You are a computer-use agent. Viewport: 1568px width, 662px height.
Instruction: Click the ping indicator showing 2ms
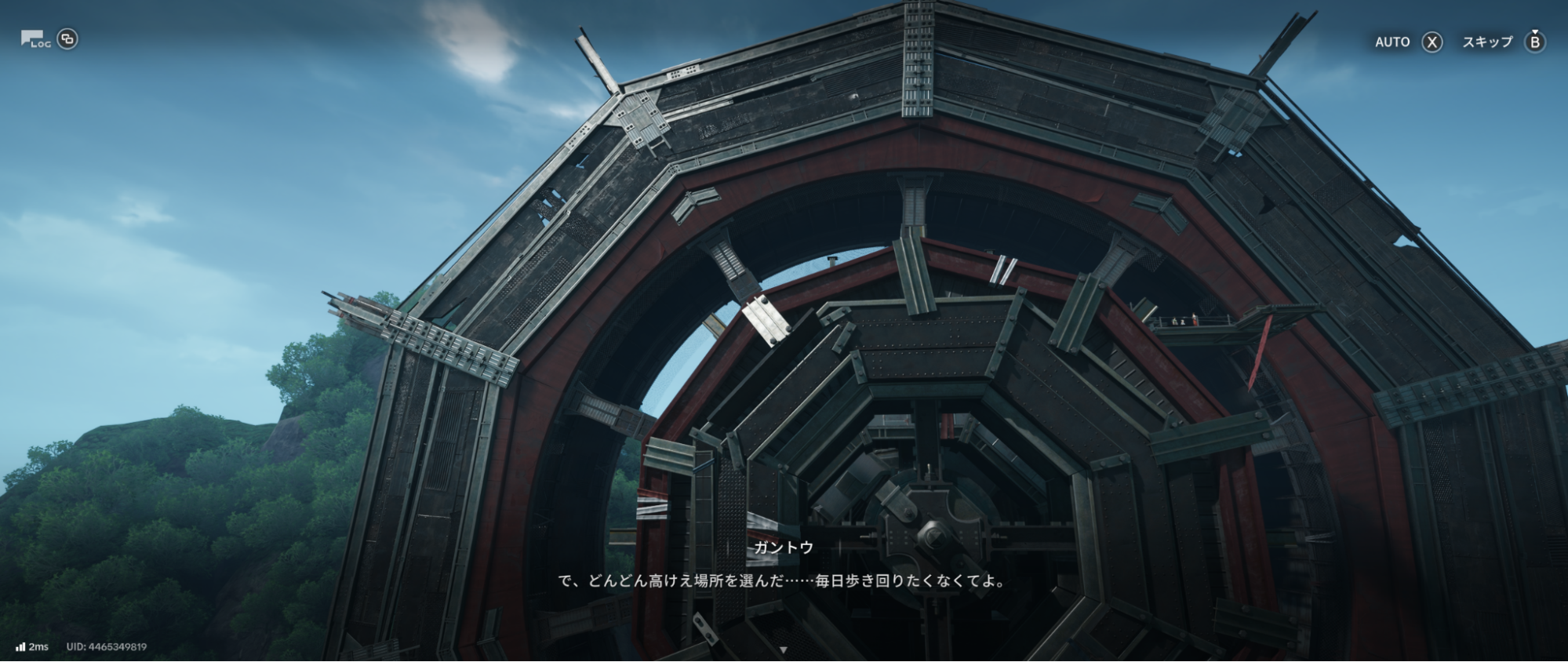(x=39, y=646)
